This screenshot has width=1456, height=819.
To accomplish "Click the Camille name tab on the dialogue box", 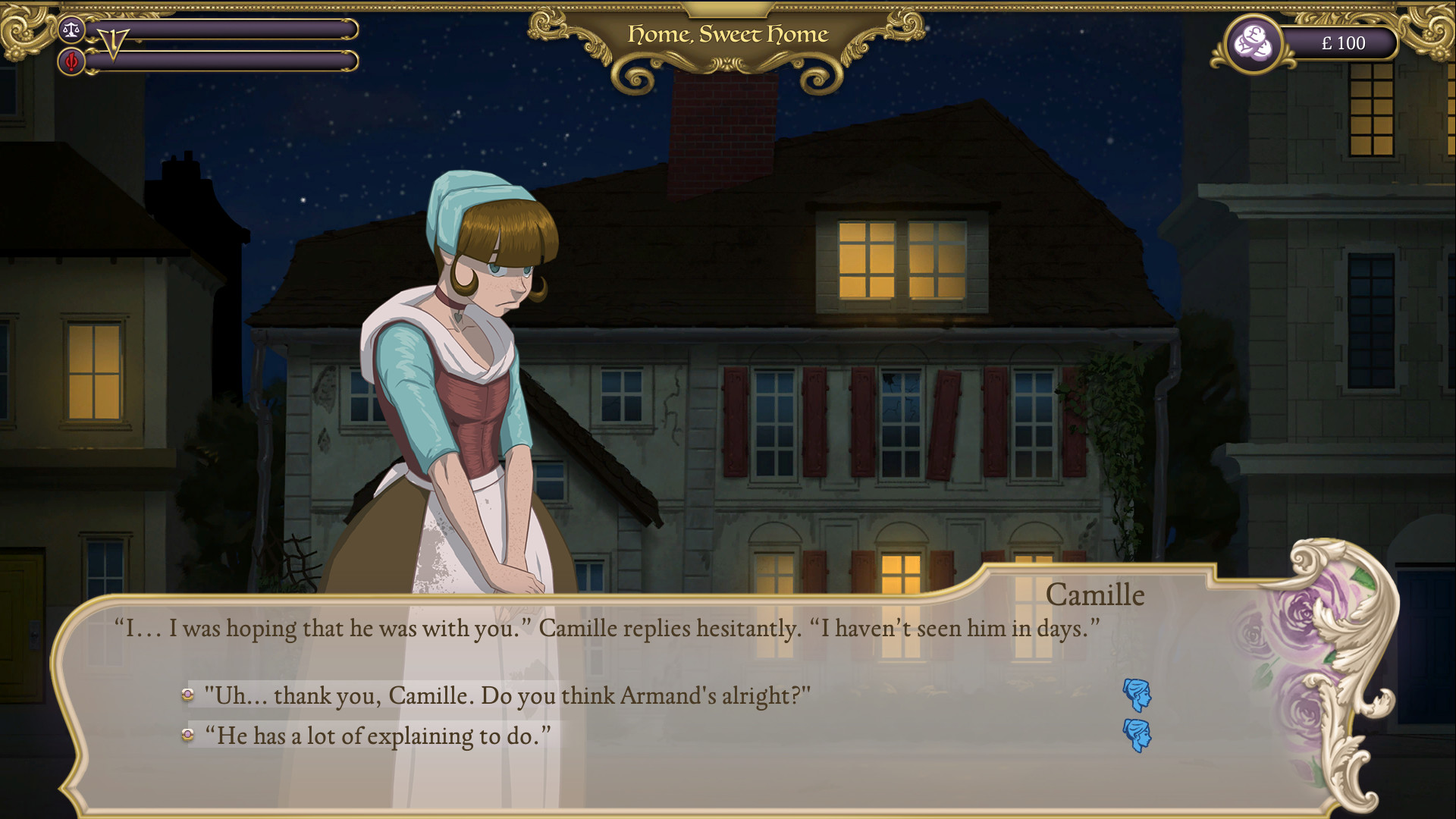I will 1097,595.
